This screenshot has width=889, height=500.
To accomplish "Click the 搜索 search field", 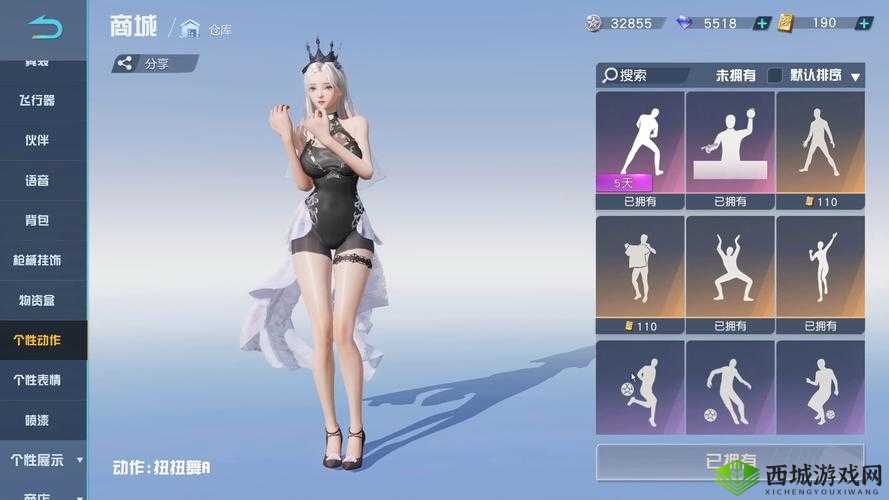I will pos(645,75).
